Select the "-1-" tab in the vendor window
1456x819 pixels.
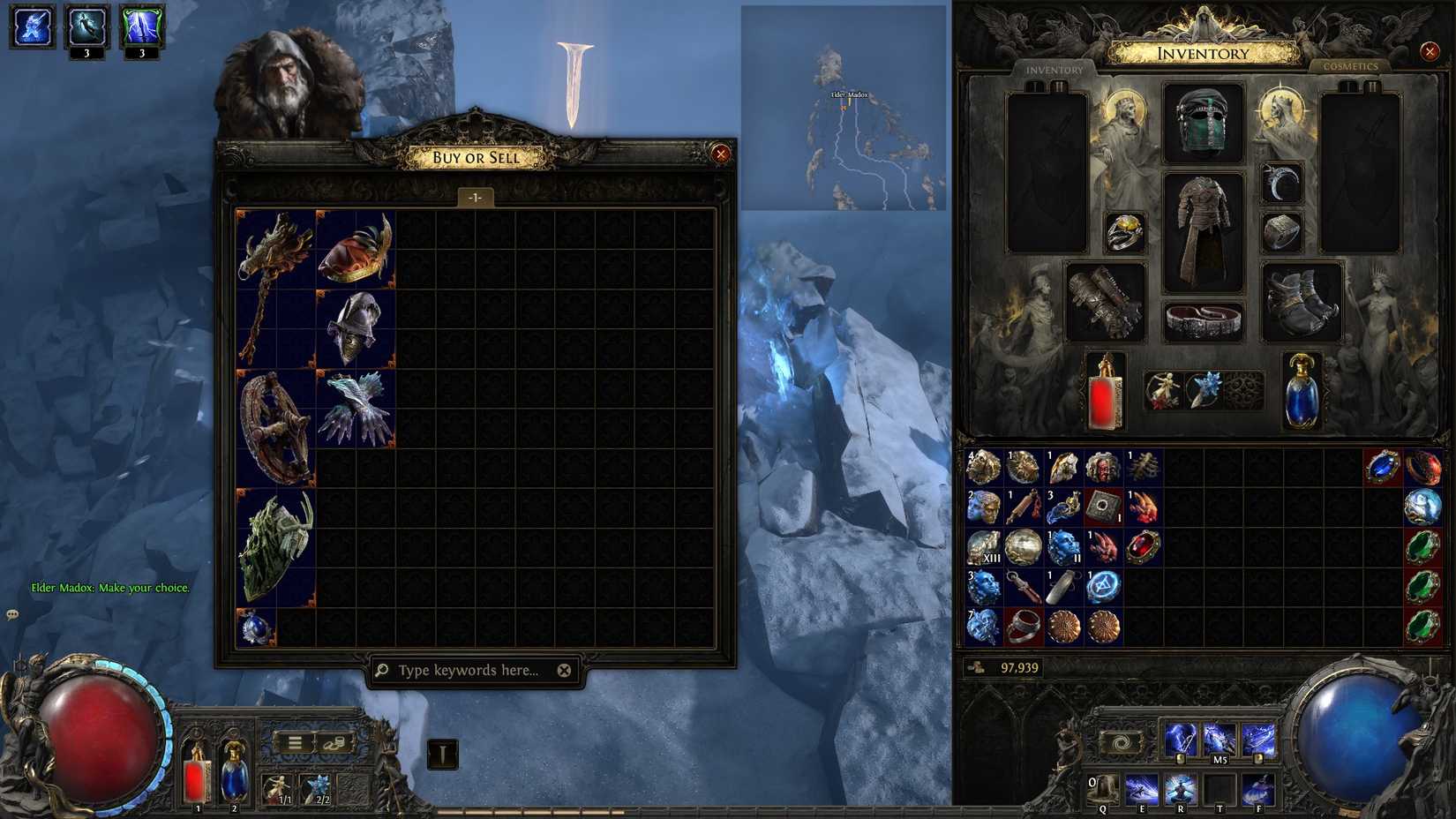(477, 198)
